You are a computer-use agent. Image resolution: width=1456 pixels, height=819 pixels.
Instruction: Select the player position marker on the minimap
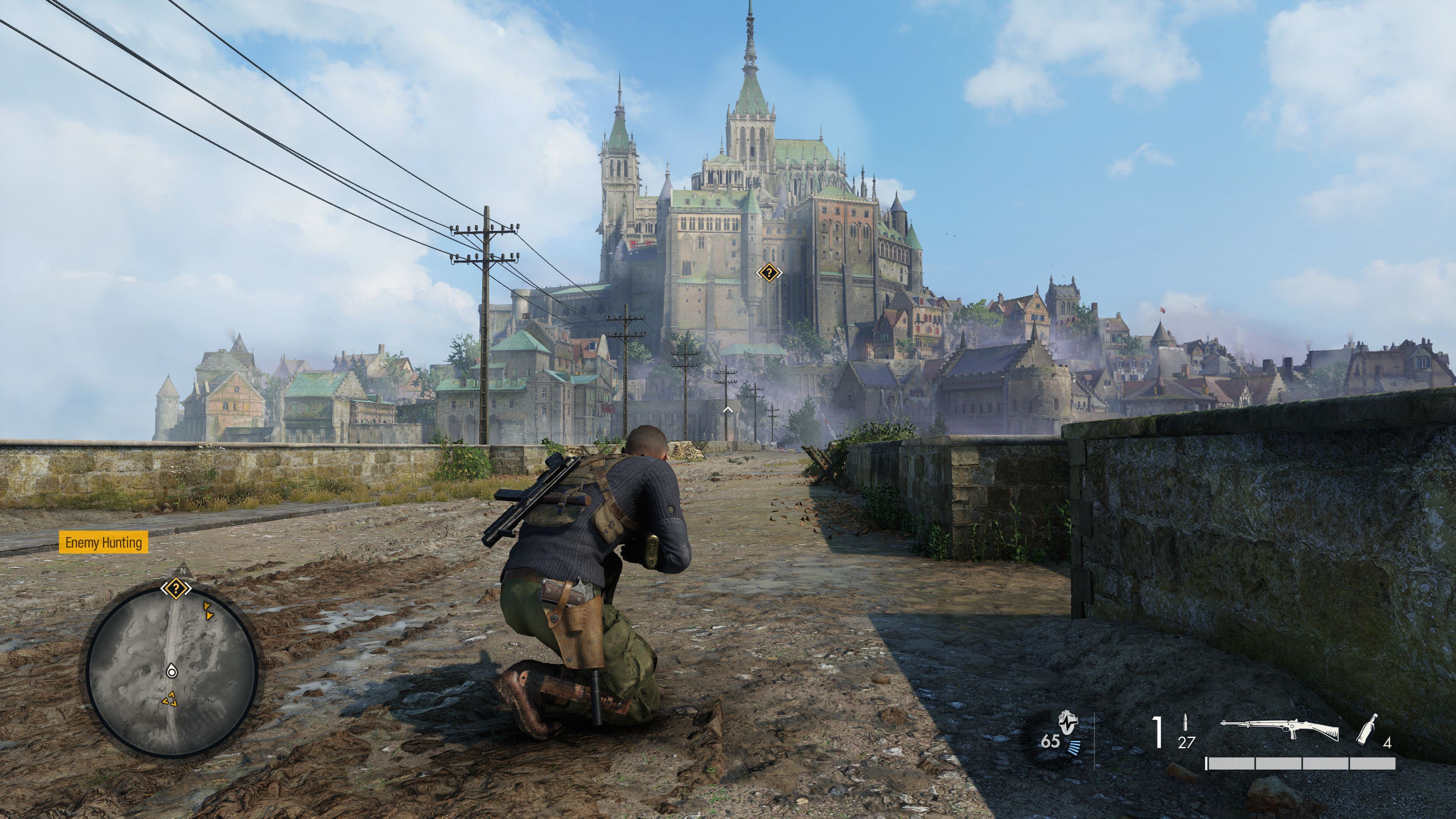click(172, 672)
